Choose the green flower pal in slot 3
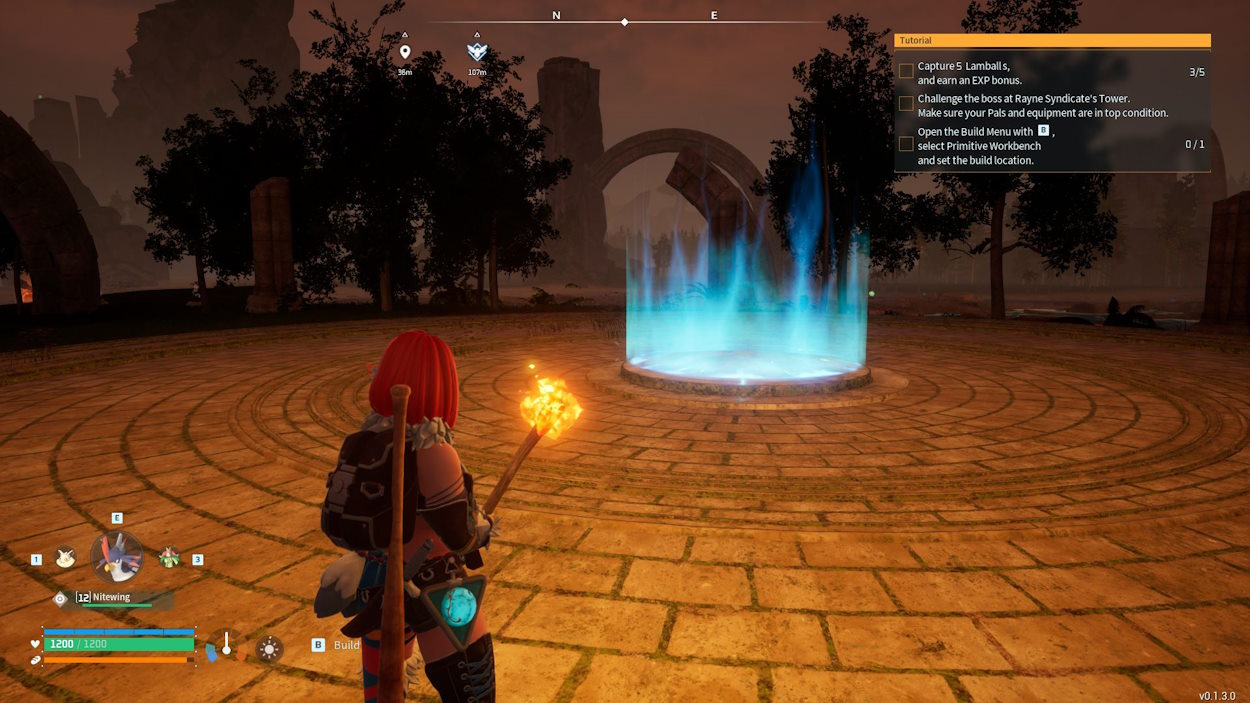The height and width of the screenshot is (703, 1250). pos(169,558)
